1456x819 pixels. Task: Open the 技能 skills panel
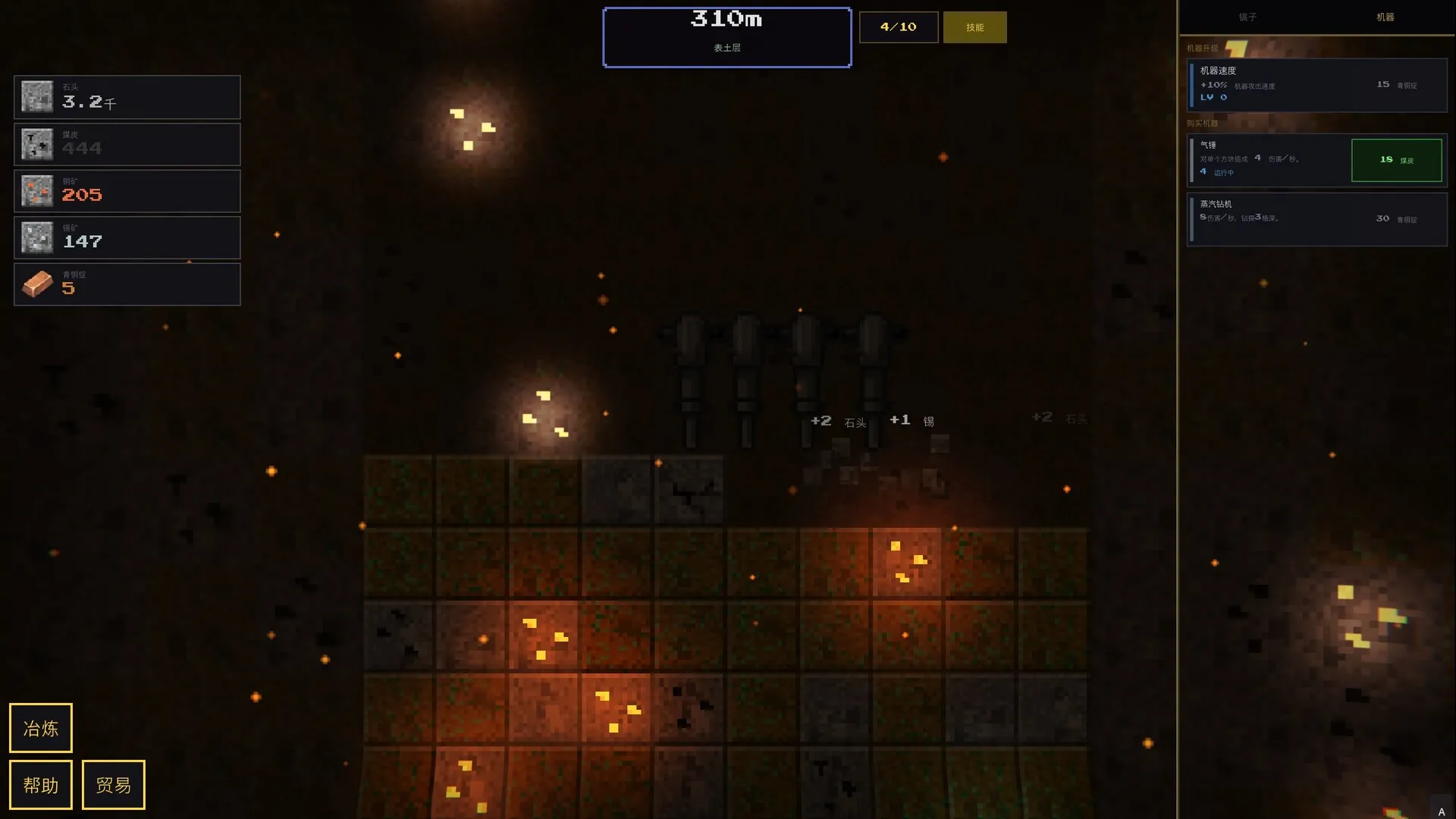coord(974,27)
